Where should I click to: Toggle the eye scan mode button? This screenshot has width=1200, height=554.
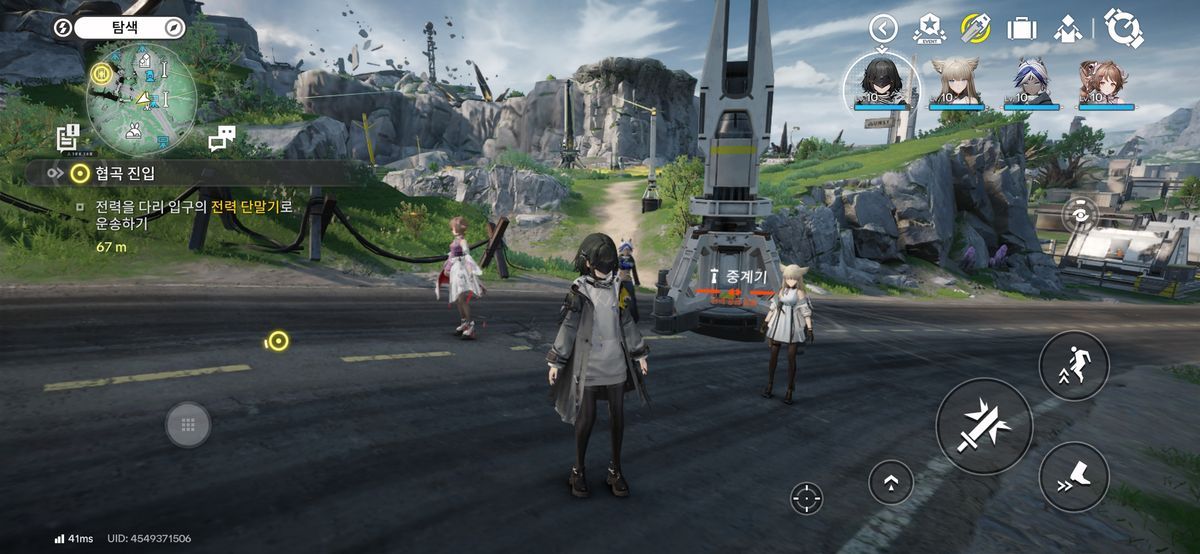pyautogui.click(x=1080, y=215)
